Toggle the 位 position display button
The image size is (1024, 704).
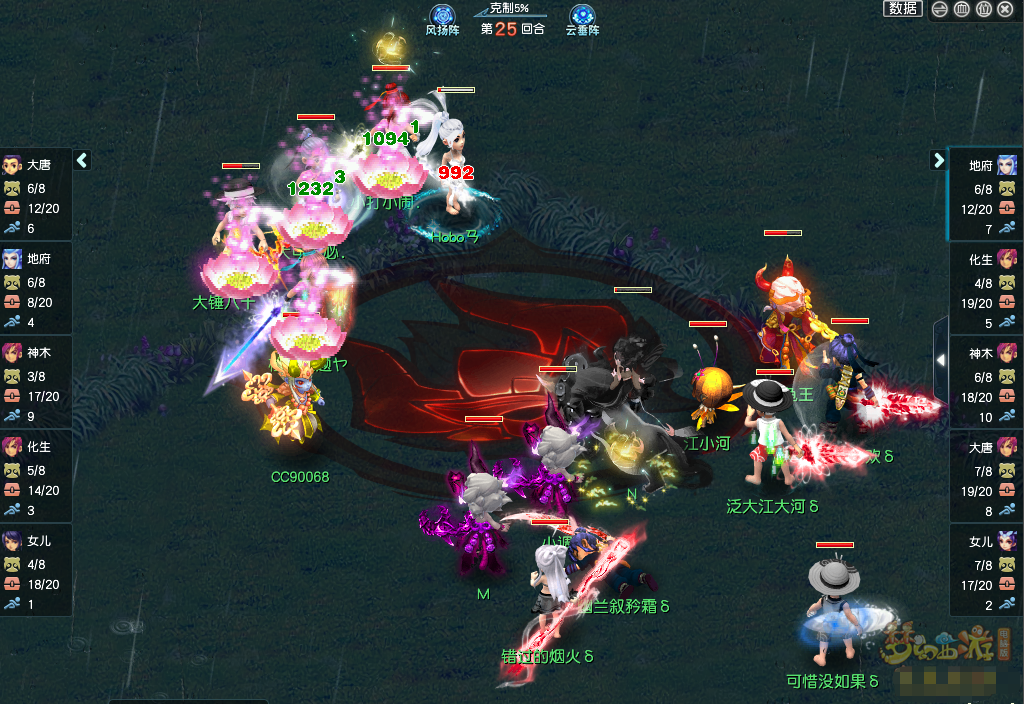coord(984,9)
